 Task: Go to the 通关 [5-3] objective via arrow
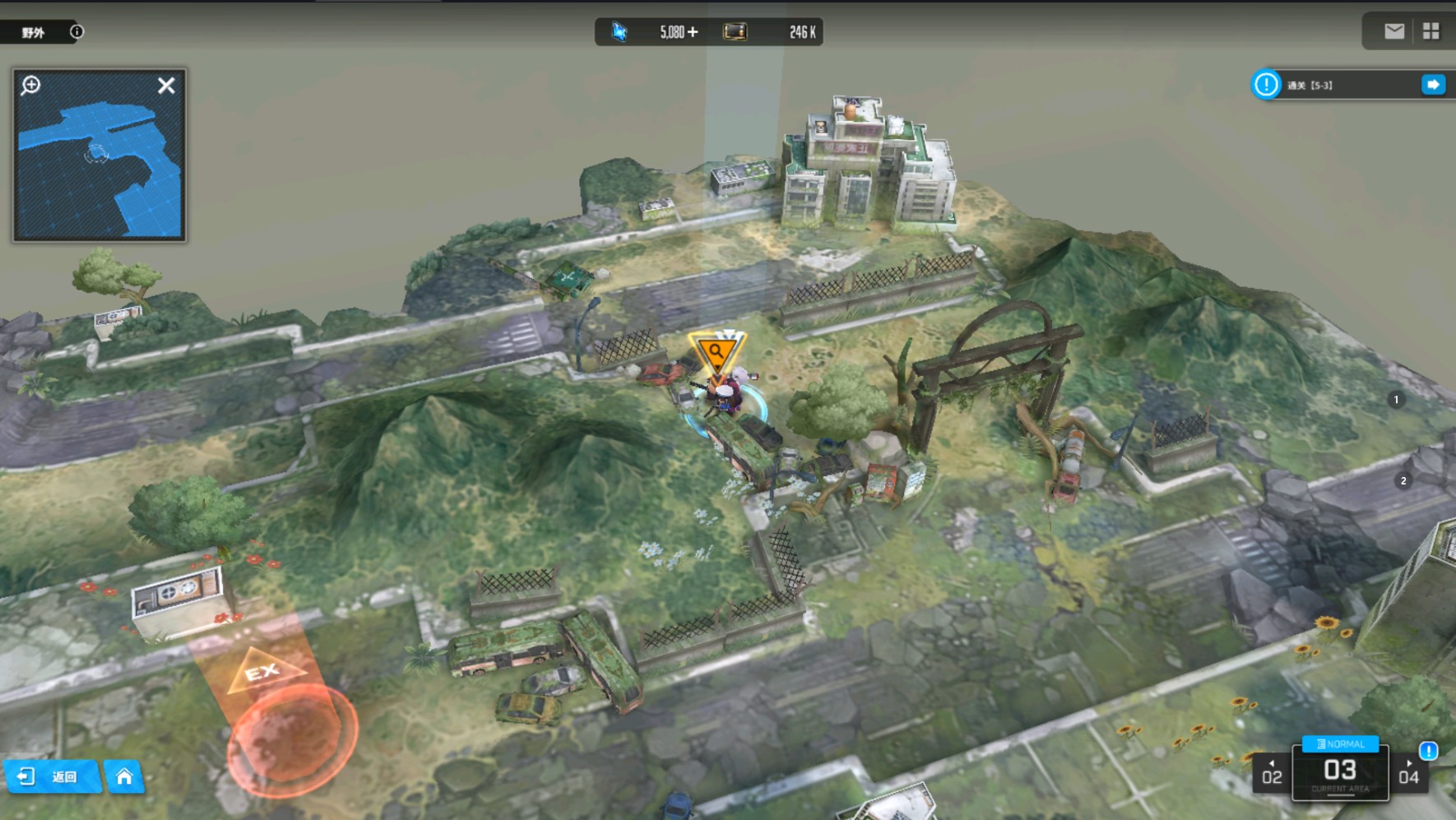pyautogui.click(x=1433, y=85)
